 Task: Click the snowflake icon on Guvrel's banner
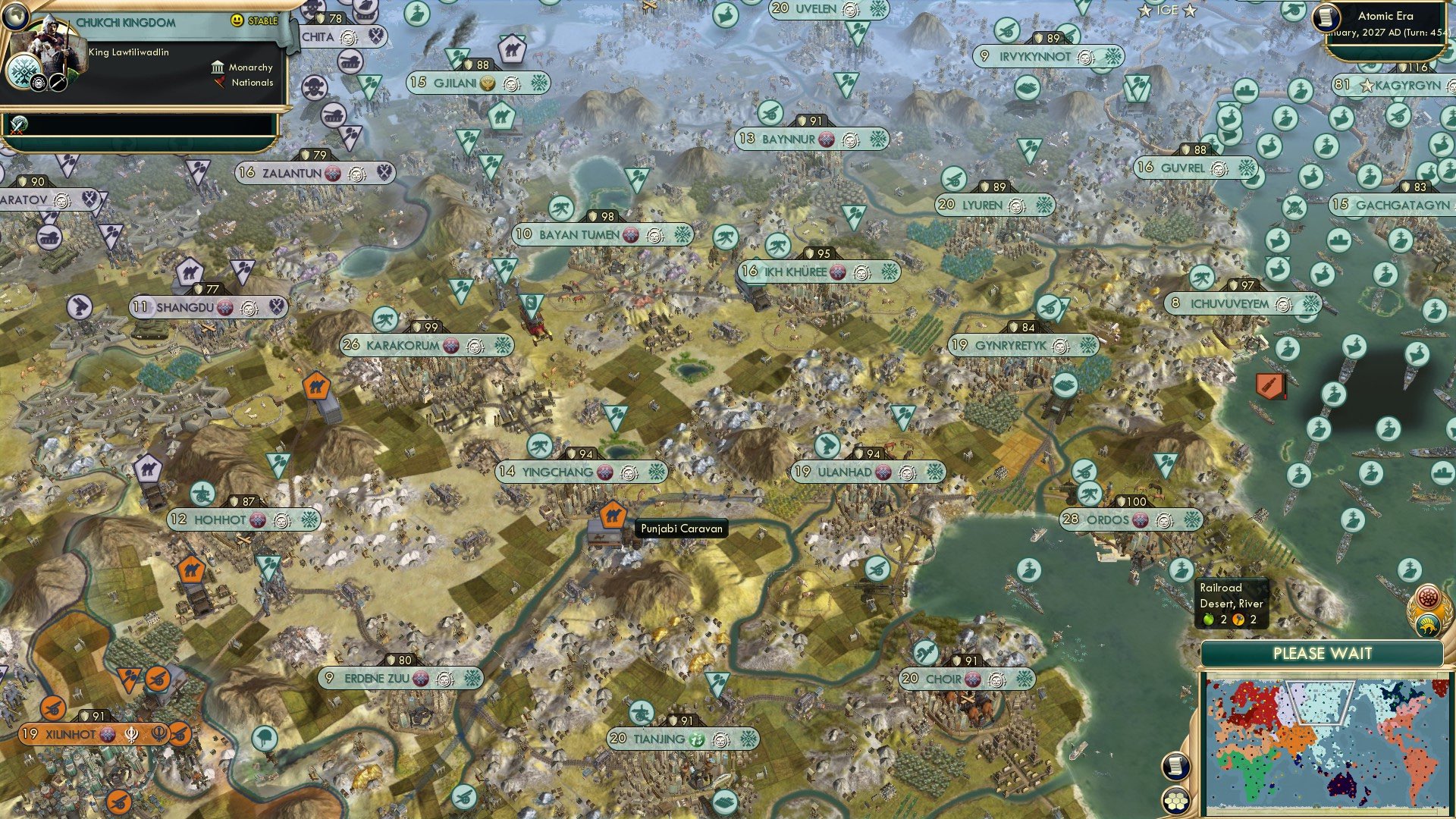(1247, 168)
